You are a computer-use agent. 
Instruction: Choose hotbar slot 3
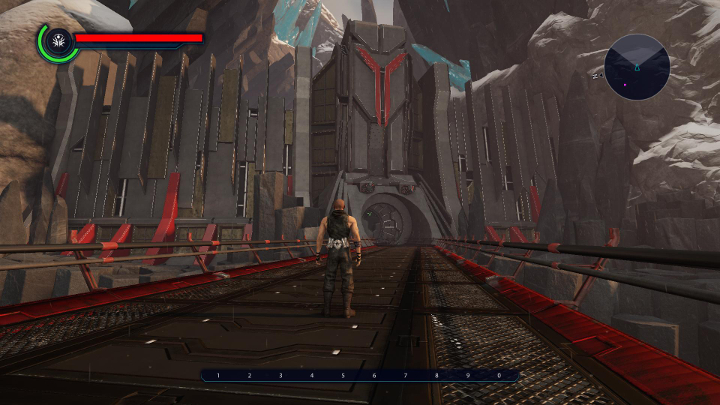pos(280,376)
